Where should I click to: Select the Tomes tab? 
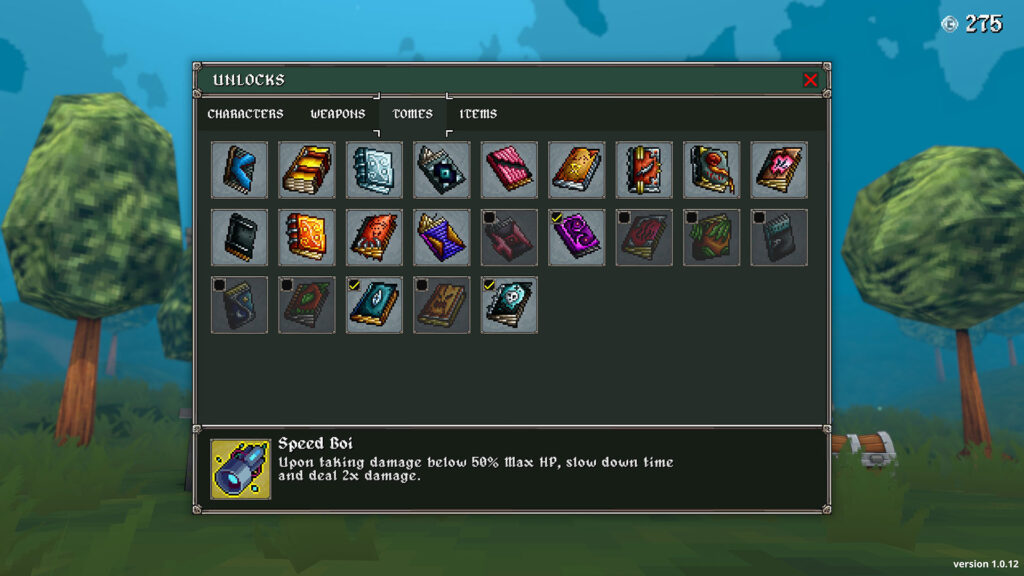[413, 114]
